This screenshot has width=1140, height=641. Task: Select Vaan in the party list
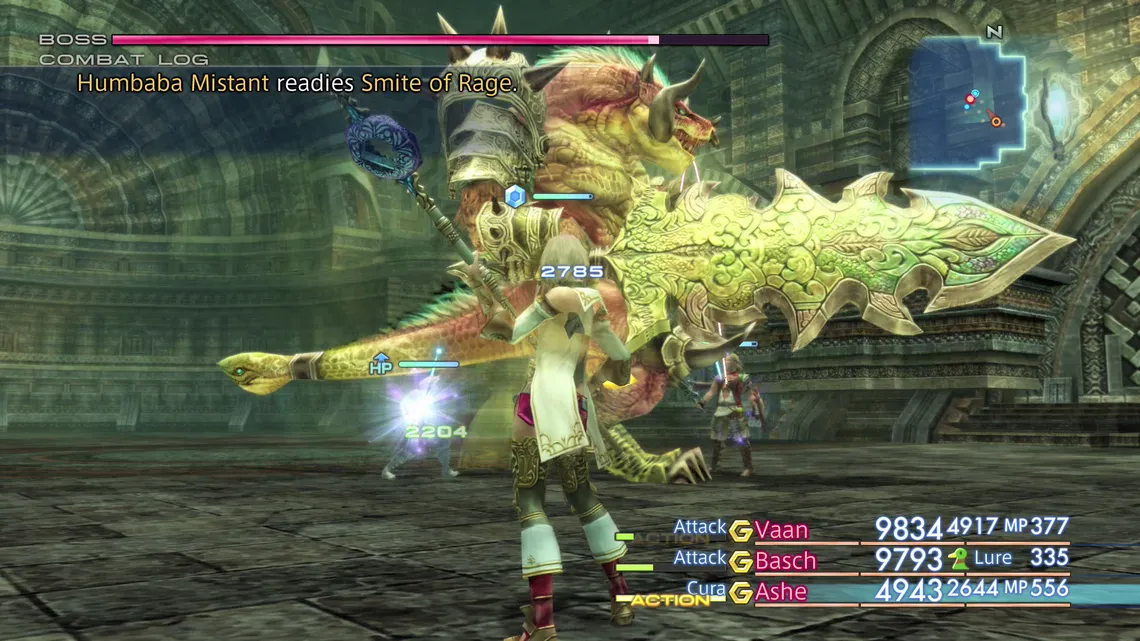[x=781, y=530]
